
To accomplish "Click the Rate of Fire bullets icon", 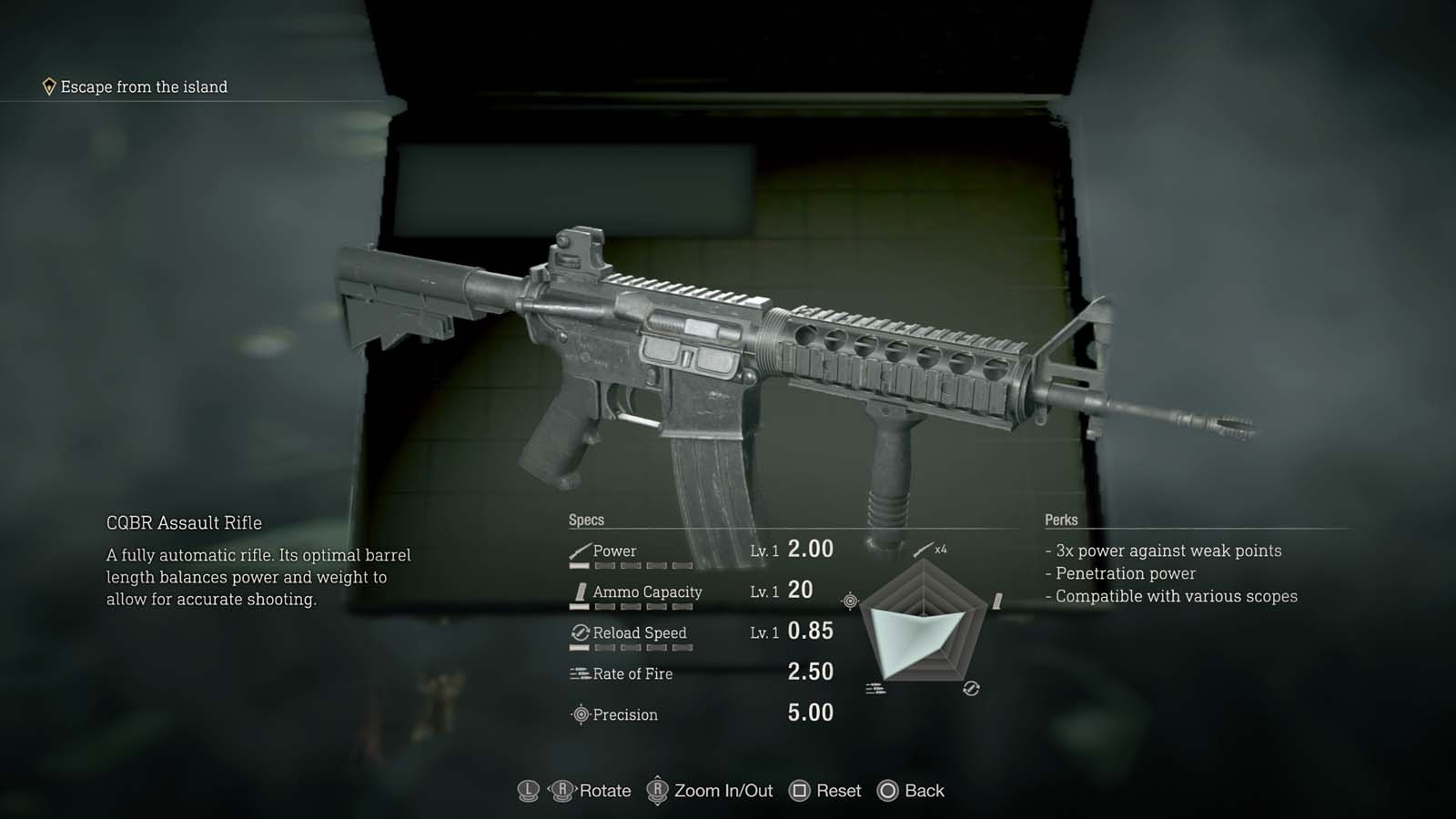I will [577, 673].
